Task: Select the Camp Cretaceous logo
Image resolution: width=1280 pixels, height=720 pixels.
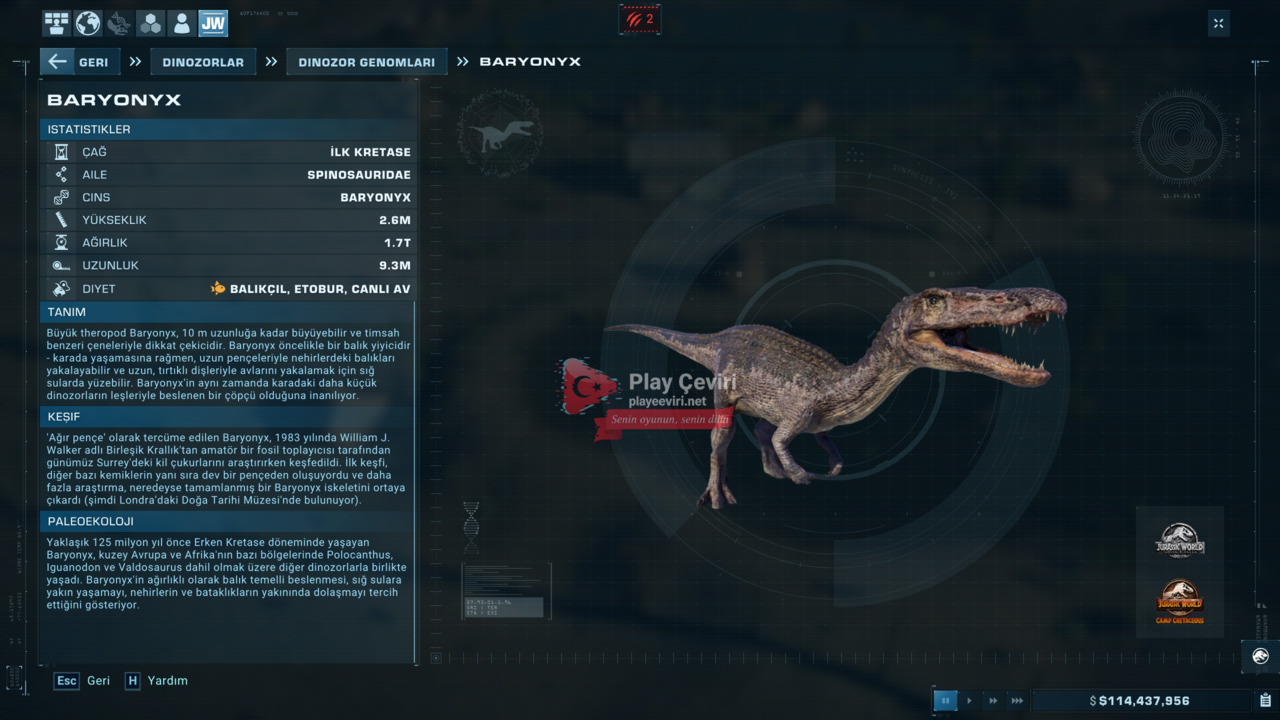Action: pyautogui.click(x=1180, y=601)
